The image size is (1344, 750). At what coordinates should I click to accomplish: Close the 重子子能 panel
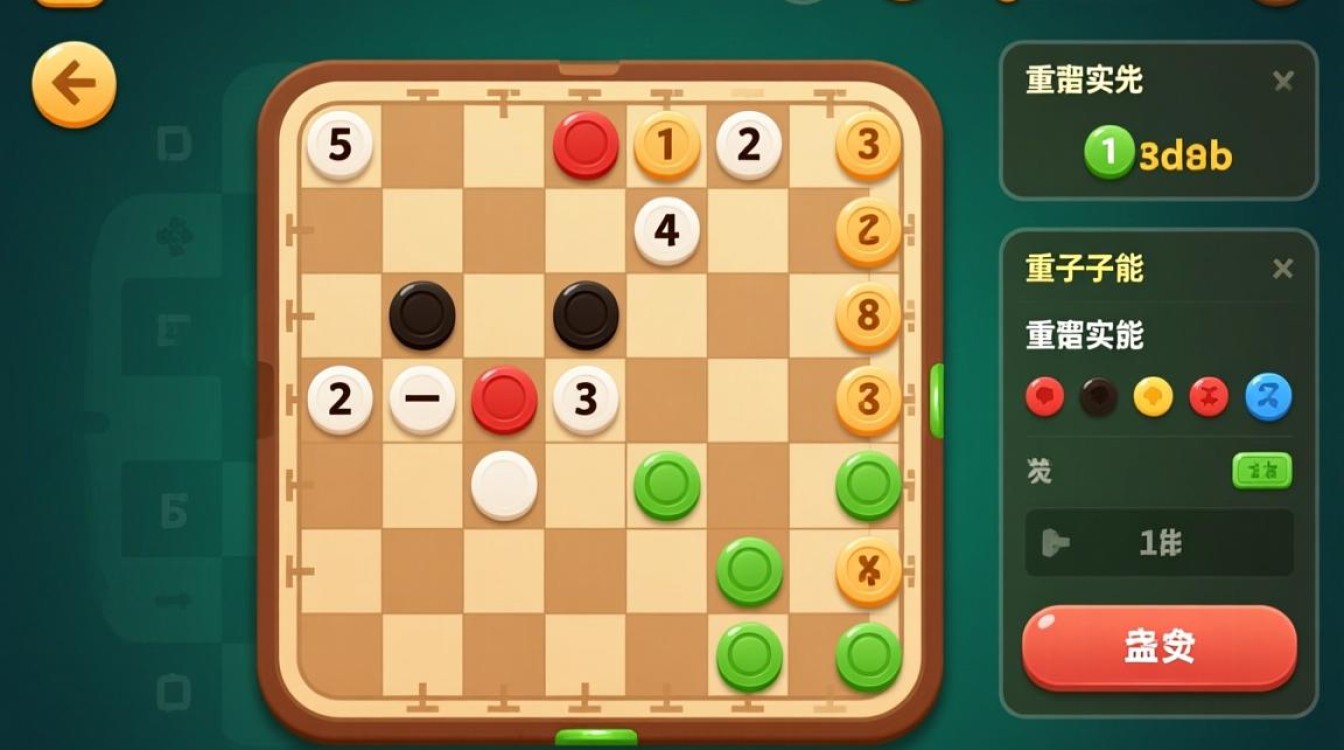click(1284, 268)
